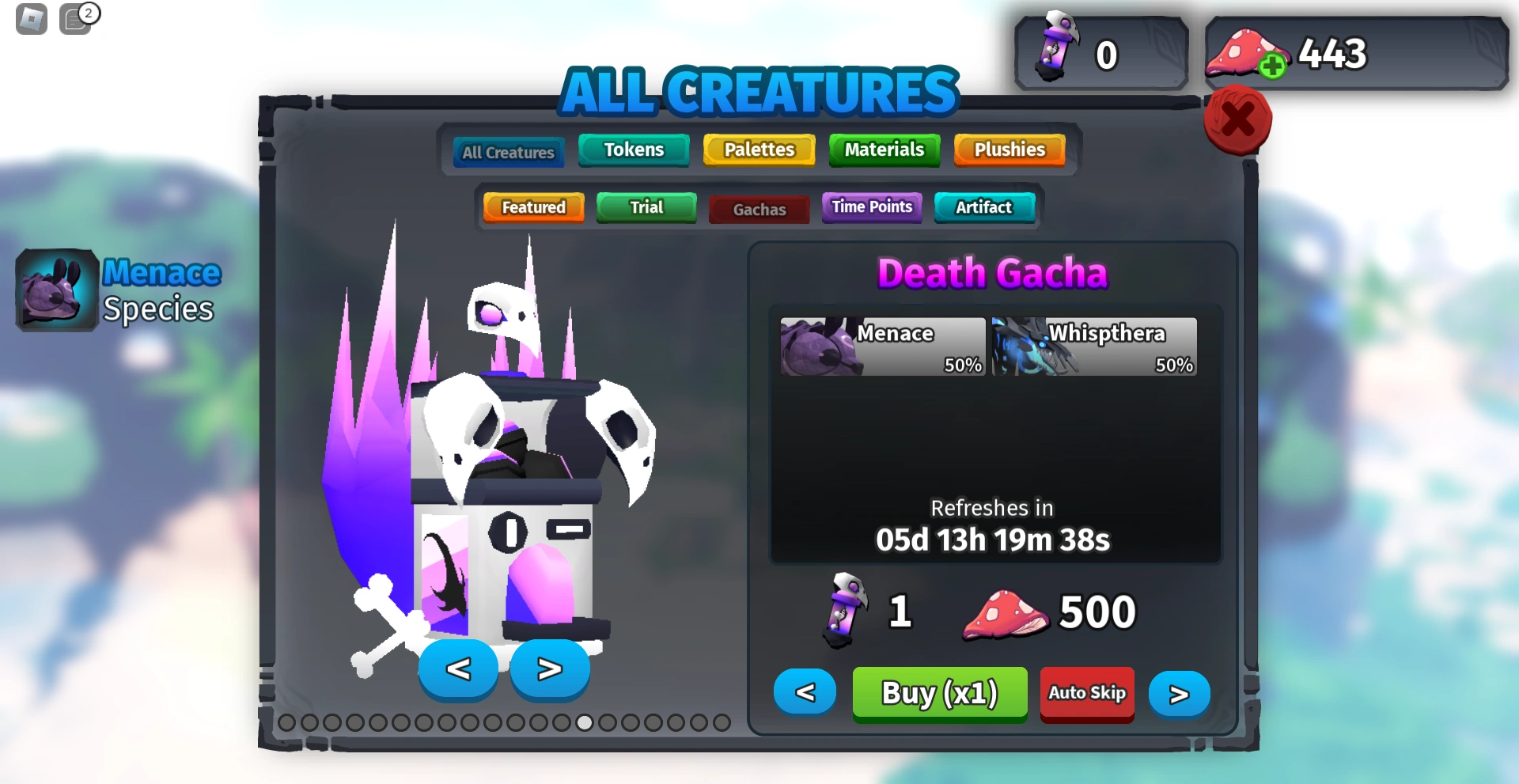
Task: Switch to the Plushies tab
Action: pos(1009,150)
